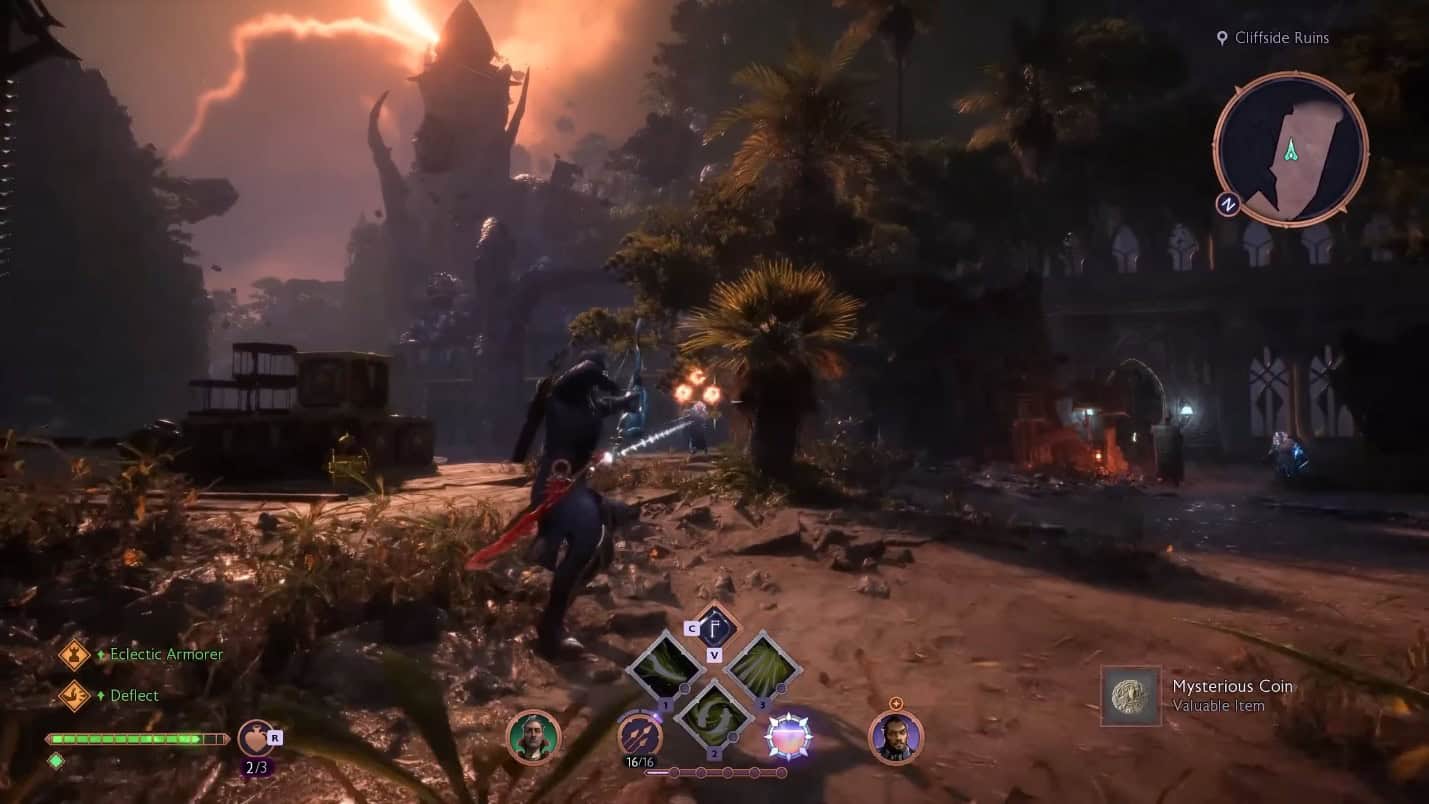This screenshot has width=1429, height=804.
Task: Click the rune icon above the ability wheel
Action: 714,628
